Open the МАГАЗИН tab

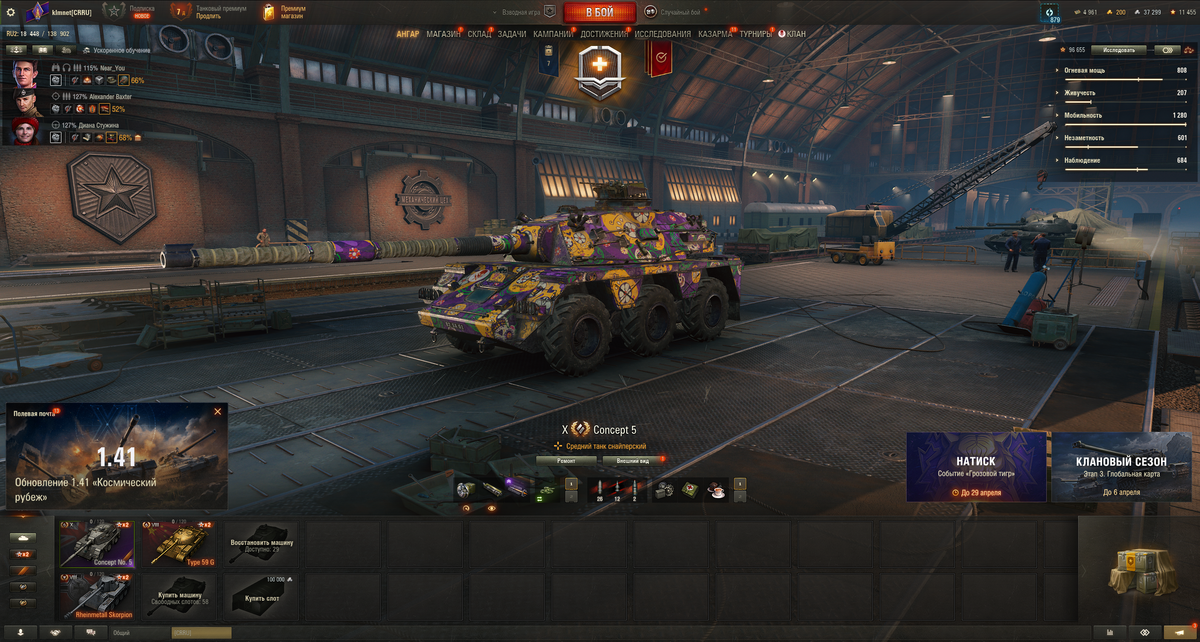pos(443,34)
